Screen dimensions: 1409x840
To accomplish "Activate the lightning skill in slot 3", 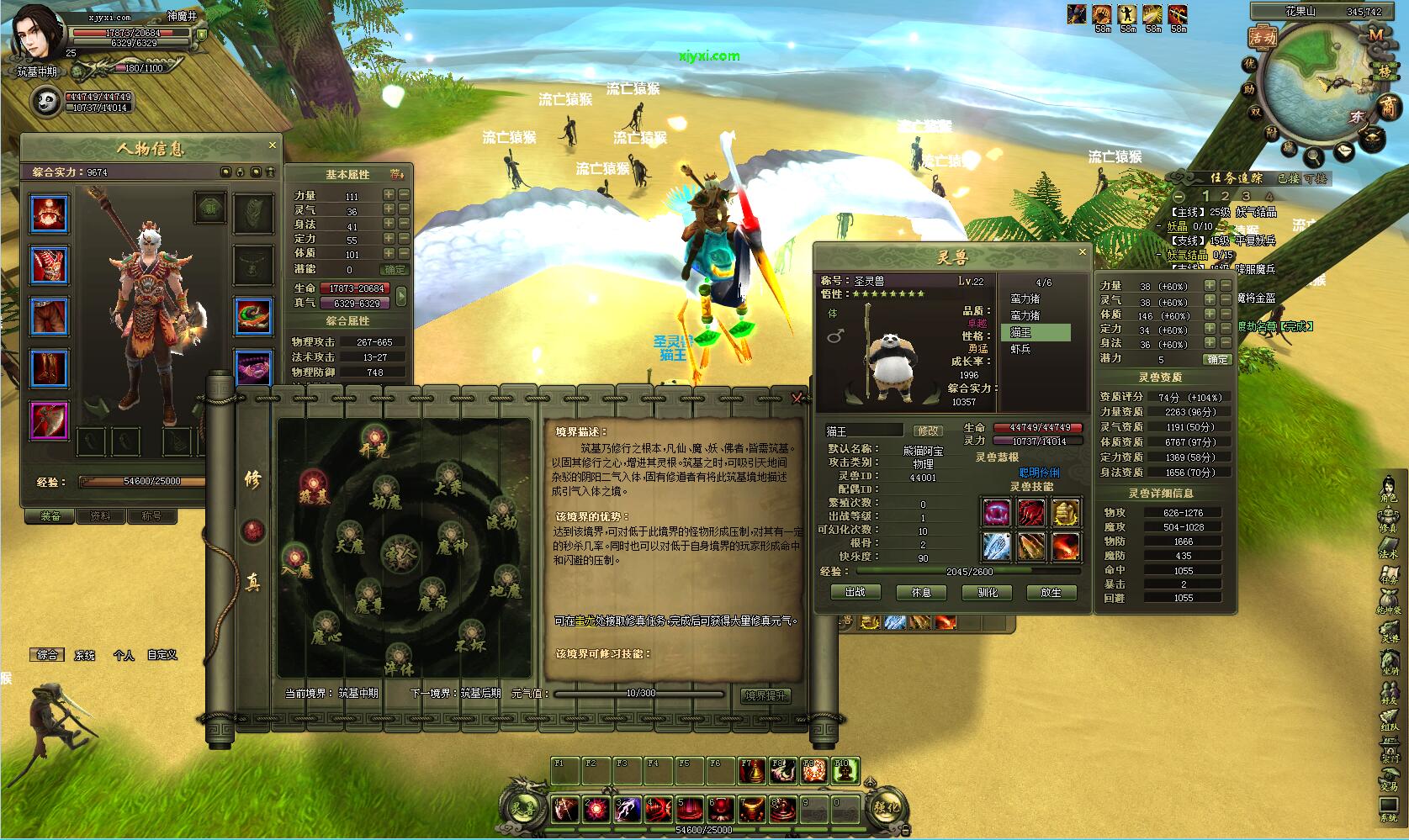I will tap(628, 809).
